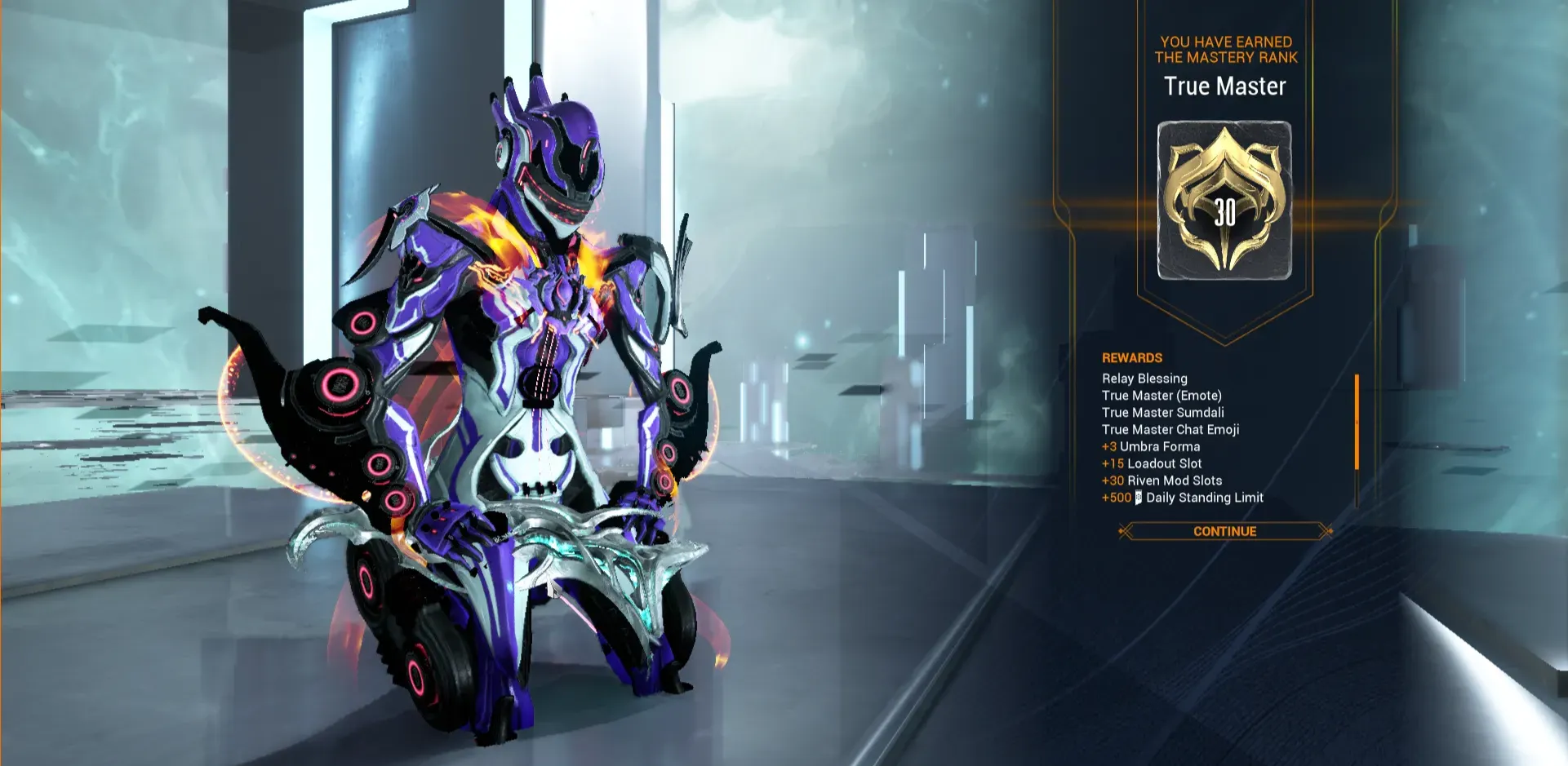
Task: Click the rewards list scrollbar
Action: [1356, 423]
